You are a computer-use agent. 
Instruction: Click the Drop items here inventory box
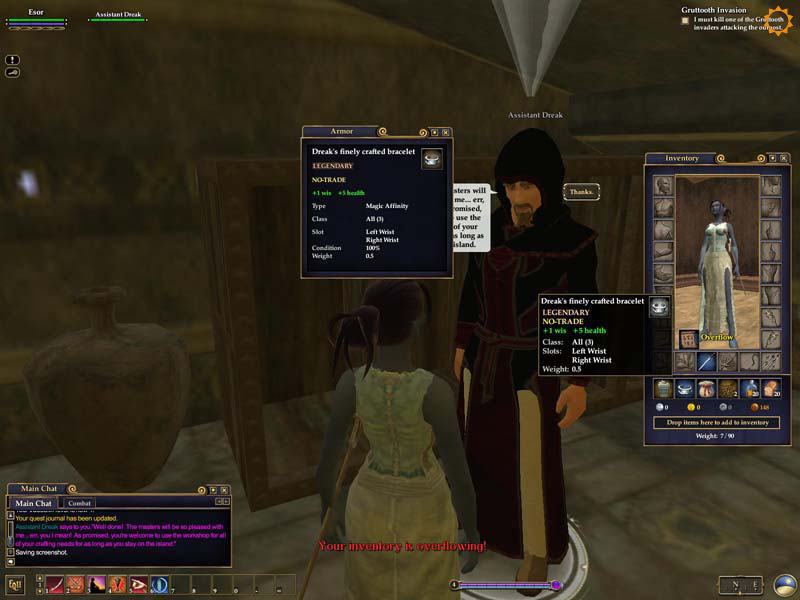(x=717, y=422)
